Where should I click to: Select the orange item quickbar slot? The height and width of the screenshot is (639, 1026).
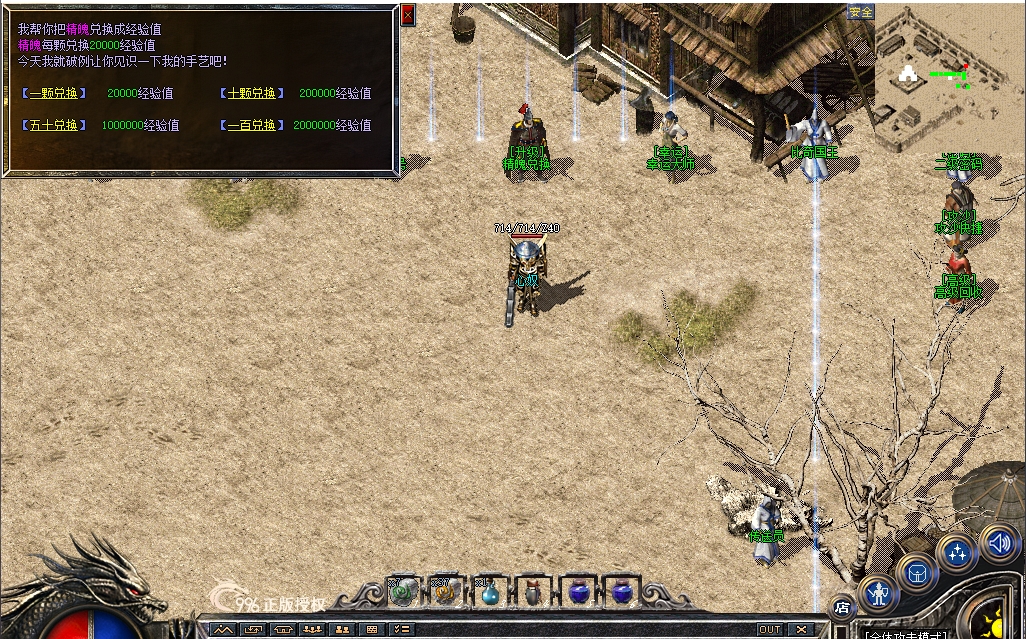tap(446, 592)
